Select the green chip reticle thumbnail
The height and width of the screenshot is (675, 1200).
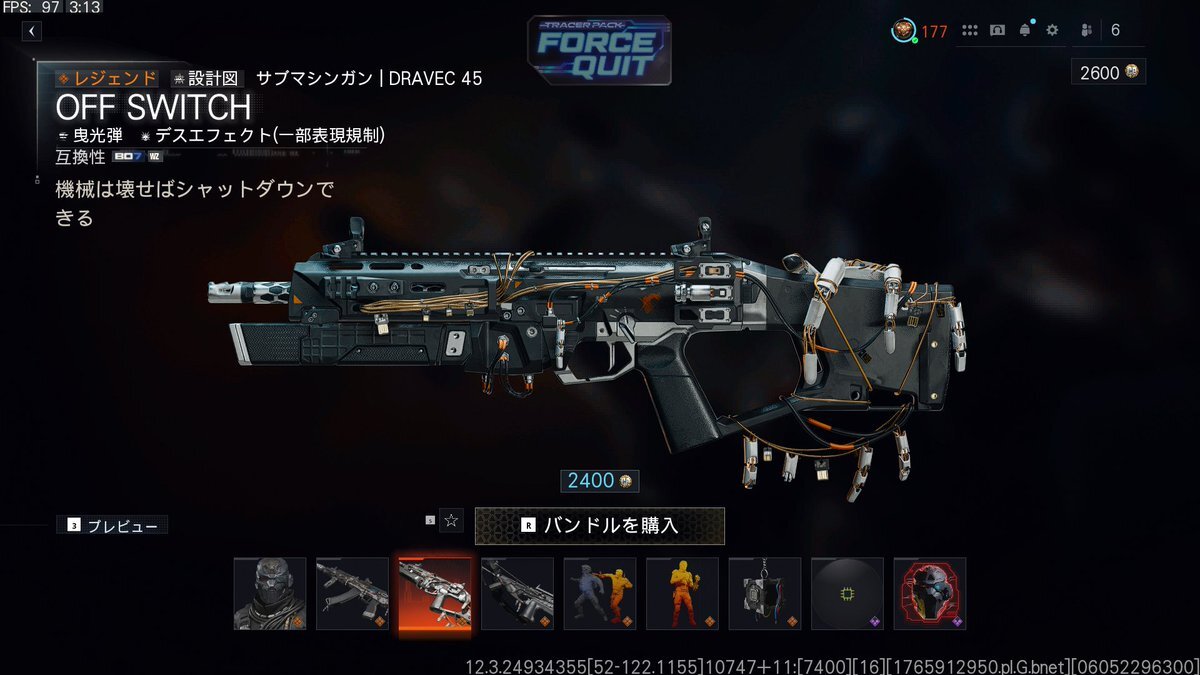[x=847, y=593]
